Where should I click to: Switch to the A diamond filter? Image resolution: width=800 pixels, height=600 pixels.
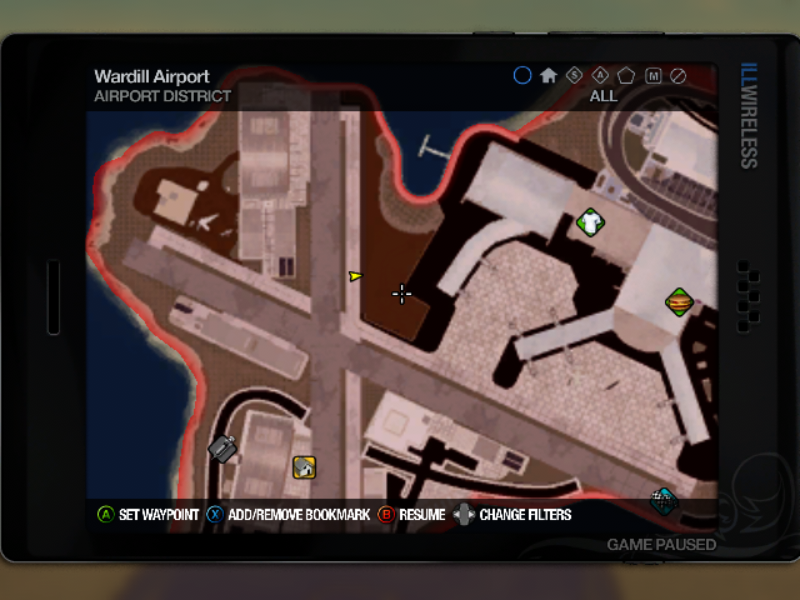[600, 75]
